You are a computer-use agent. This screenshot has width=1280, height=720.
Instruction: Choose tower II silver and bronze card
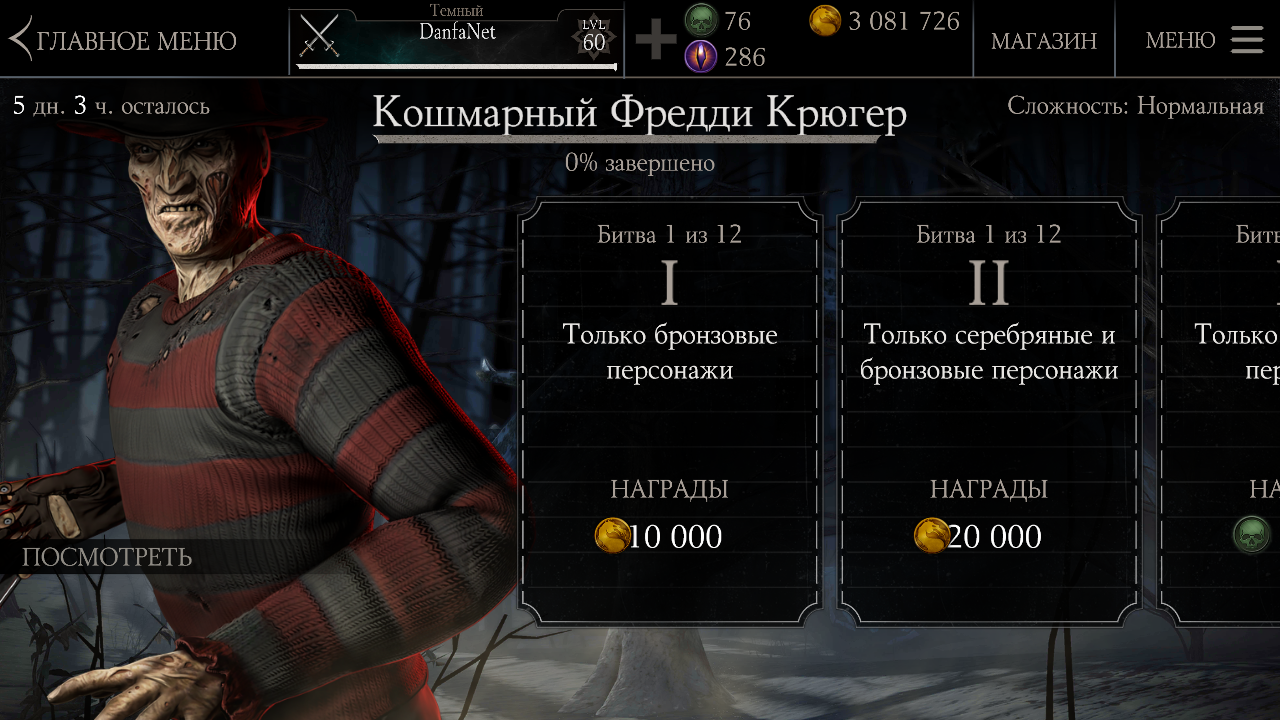(x=988, y=410)
